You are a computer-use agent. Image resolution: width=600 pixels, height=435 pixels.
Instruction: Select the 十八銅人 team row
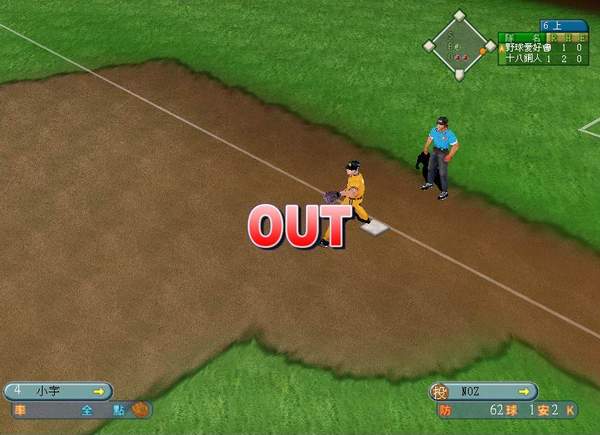point(546,59)
